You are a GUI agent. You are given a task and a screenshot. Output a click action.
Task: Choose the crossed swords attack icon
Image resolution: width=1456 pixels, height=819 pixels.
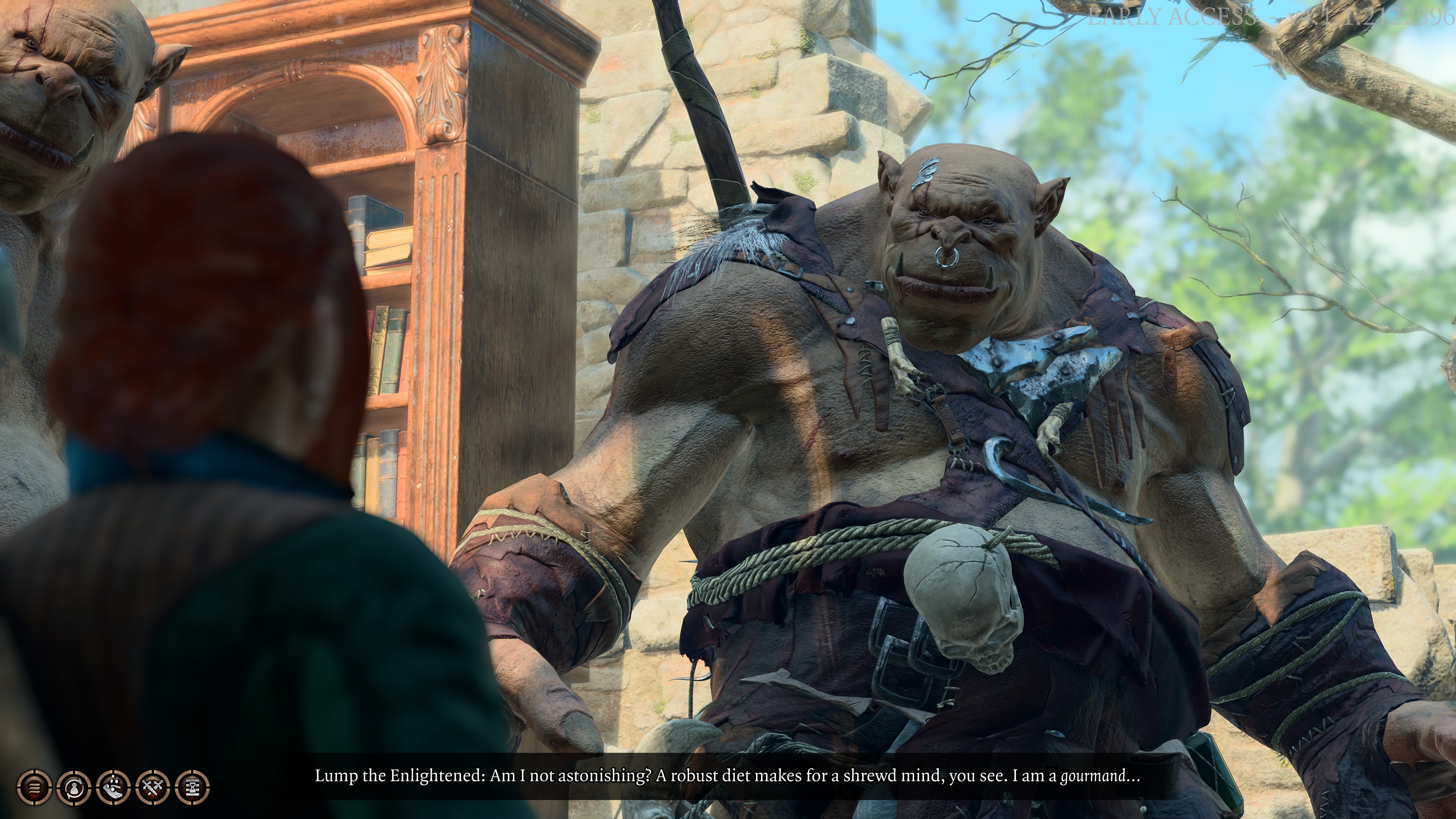click(152, 787)
